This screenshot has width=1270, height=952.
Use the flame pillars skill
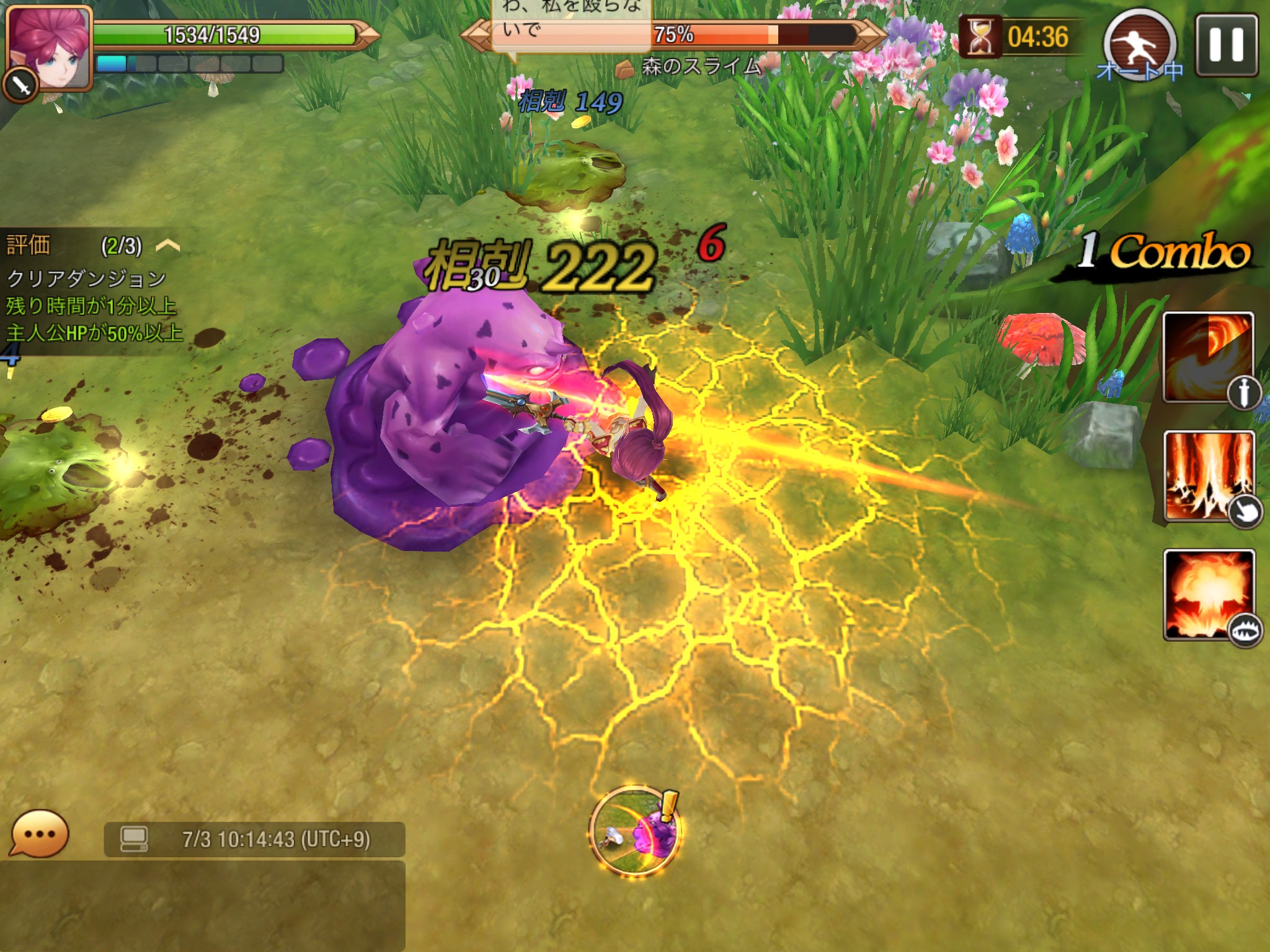[x=1209, y=475]
